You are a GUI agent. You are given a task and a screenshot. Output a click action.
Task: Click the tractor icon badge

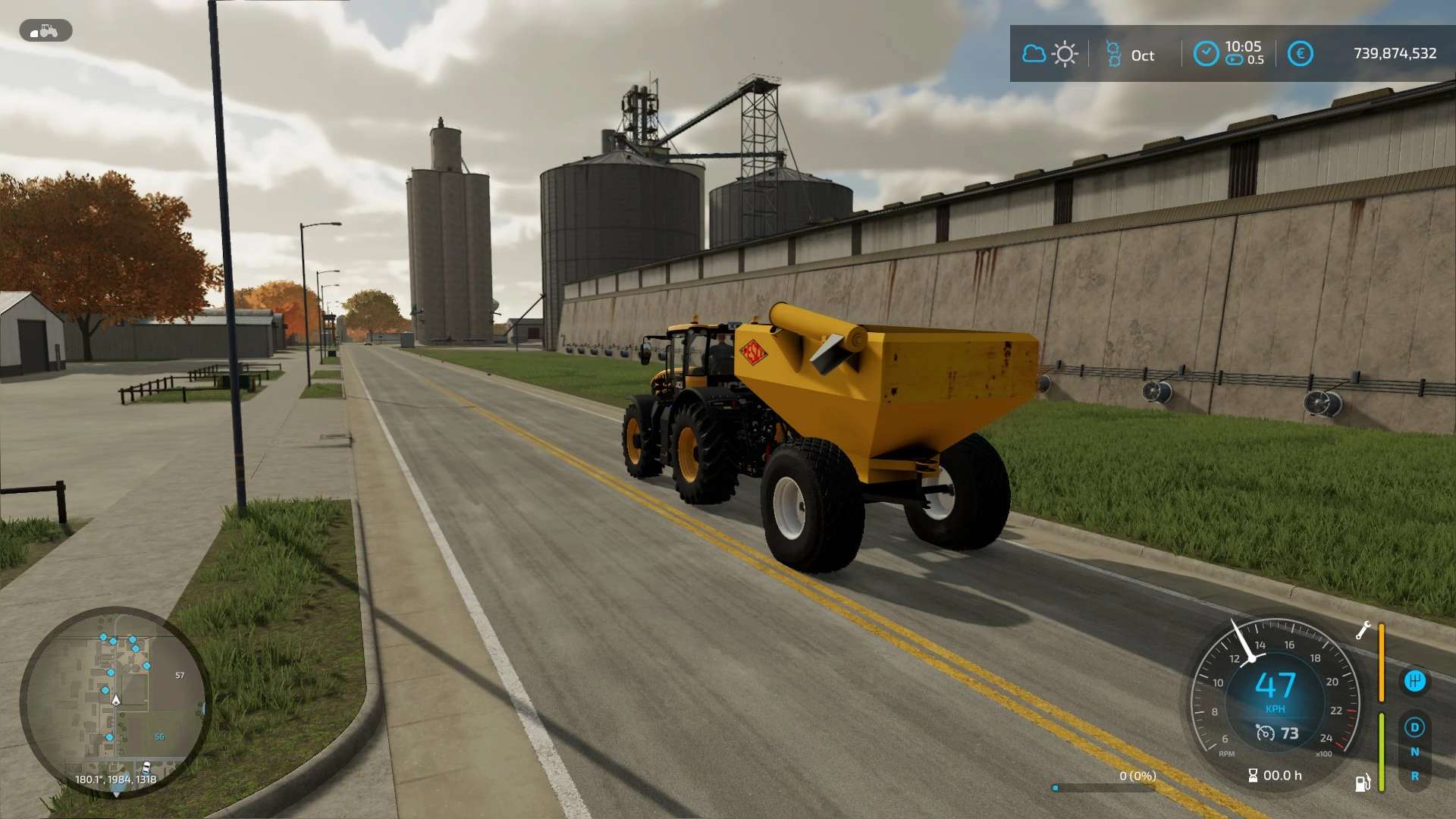click(x=45, y=31)
